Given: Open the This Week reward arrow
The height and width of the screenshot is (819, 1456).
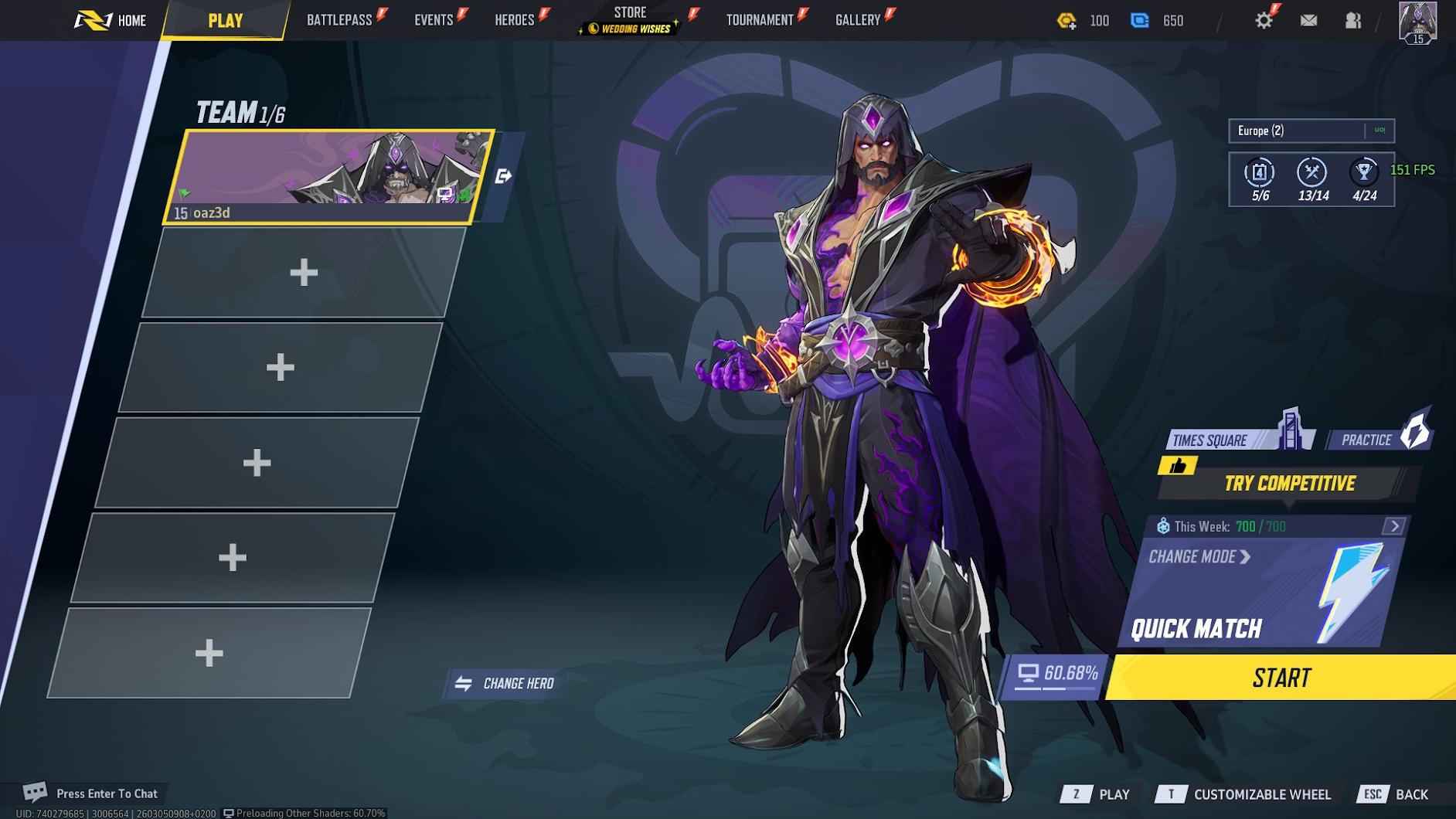Looking at the screenshot, I should tap(1395, 526).
